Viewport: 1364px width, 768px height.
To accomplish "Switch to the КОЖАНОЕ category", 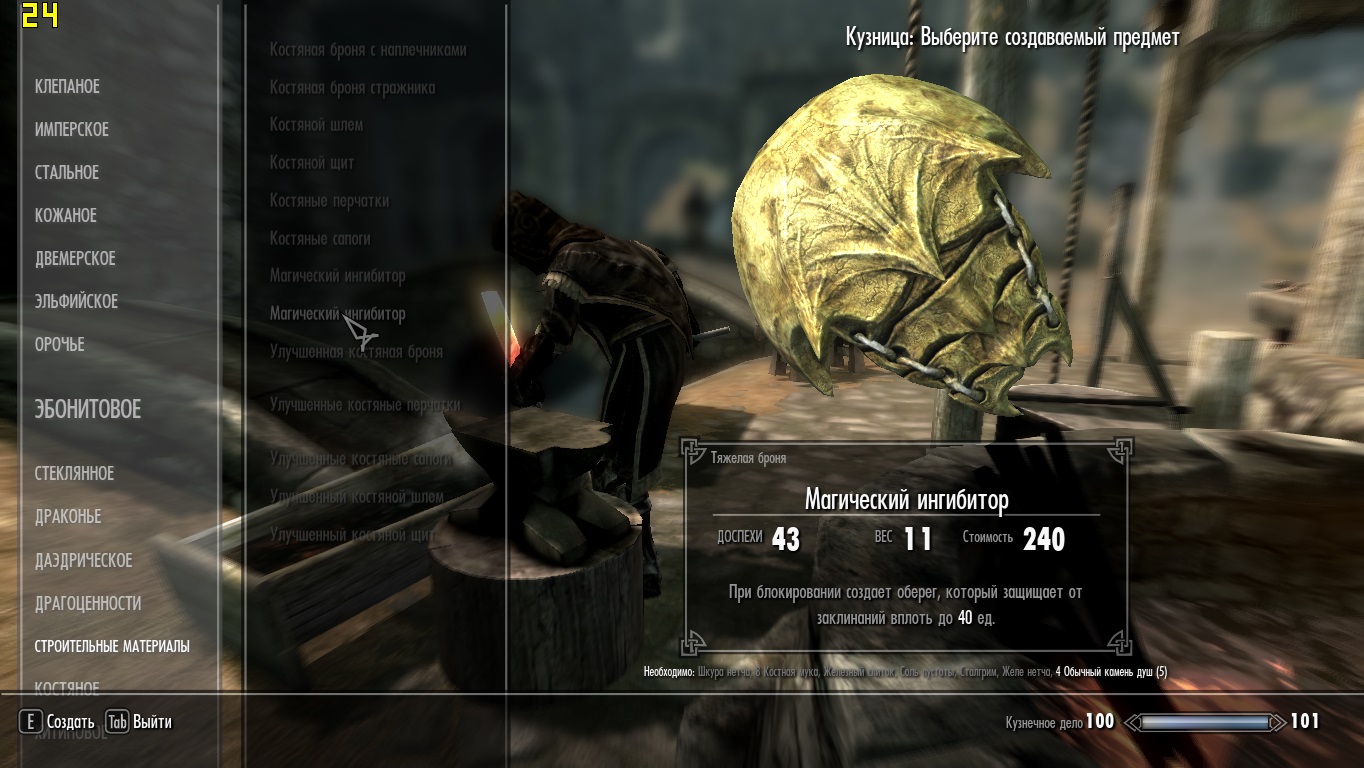I will (65, 216).
